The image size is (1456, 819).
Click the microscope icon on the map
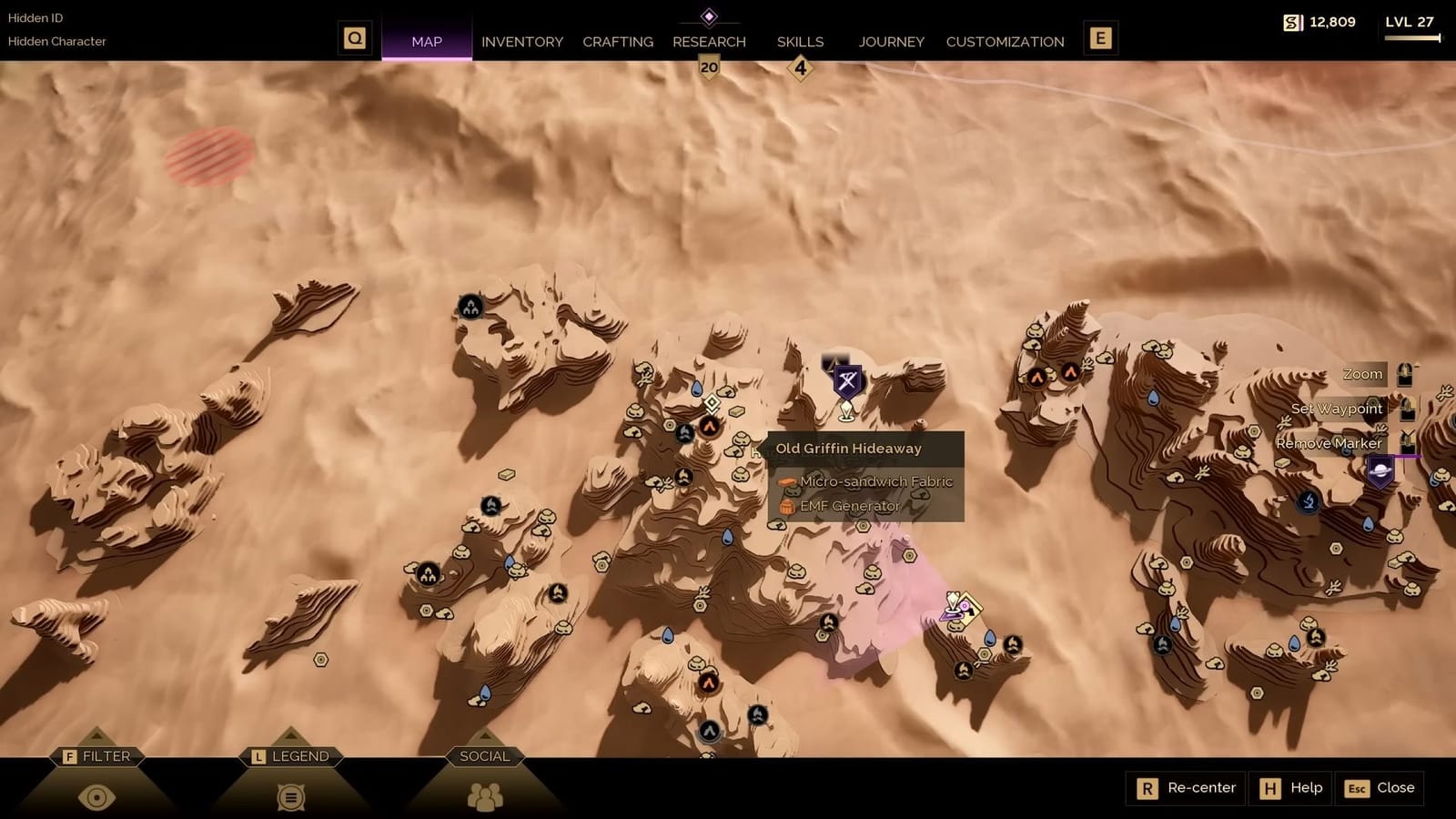tap(1307, 500)
